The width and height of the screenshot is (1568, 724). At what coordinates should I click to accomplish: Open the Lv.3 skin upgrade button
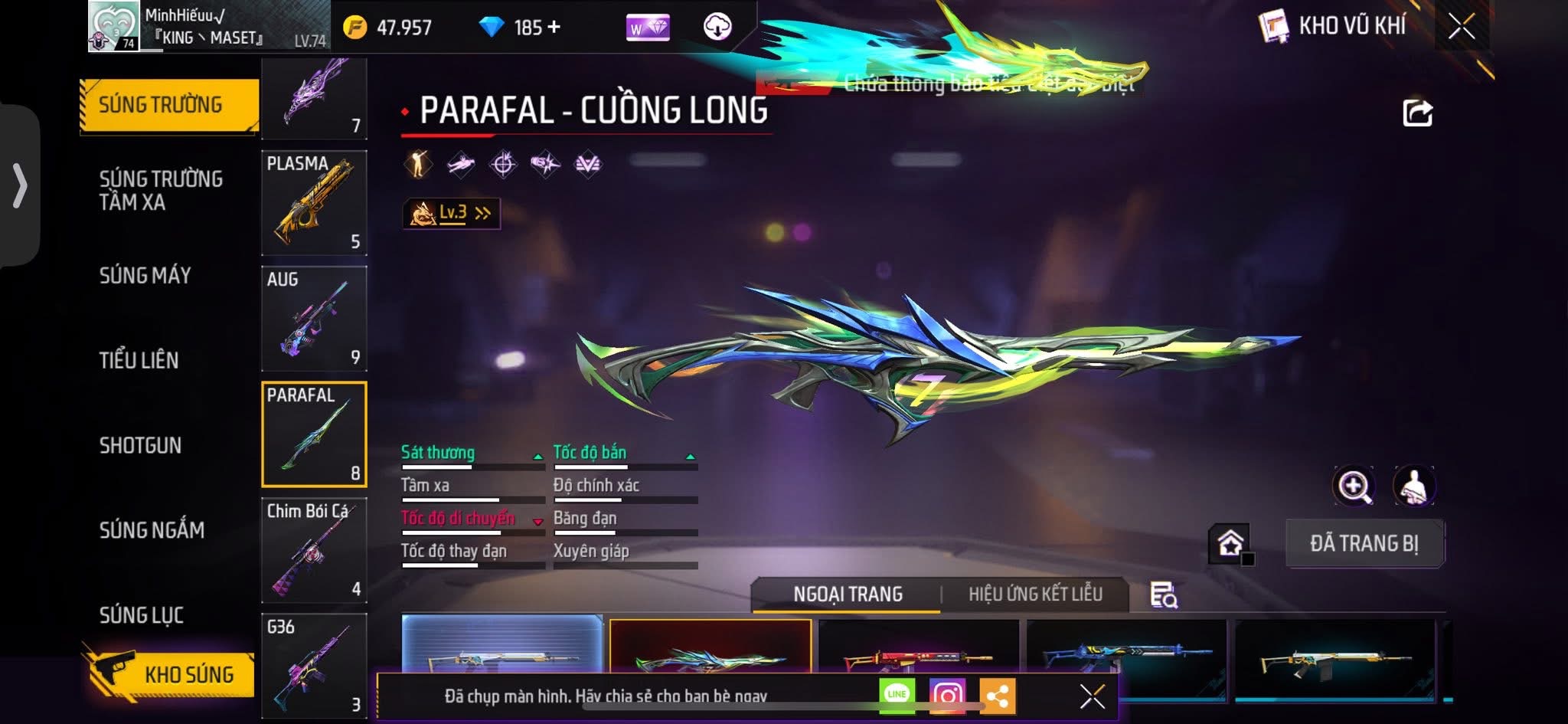(452, 213)
